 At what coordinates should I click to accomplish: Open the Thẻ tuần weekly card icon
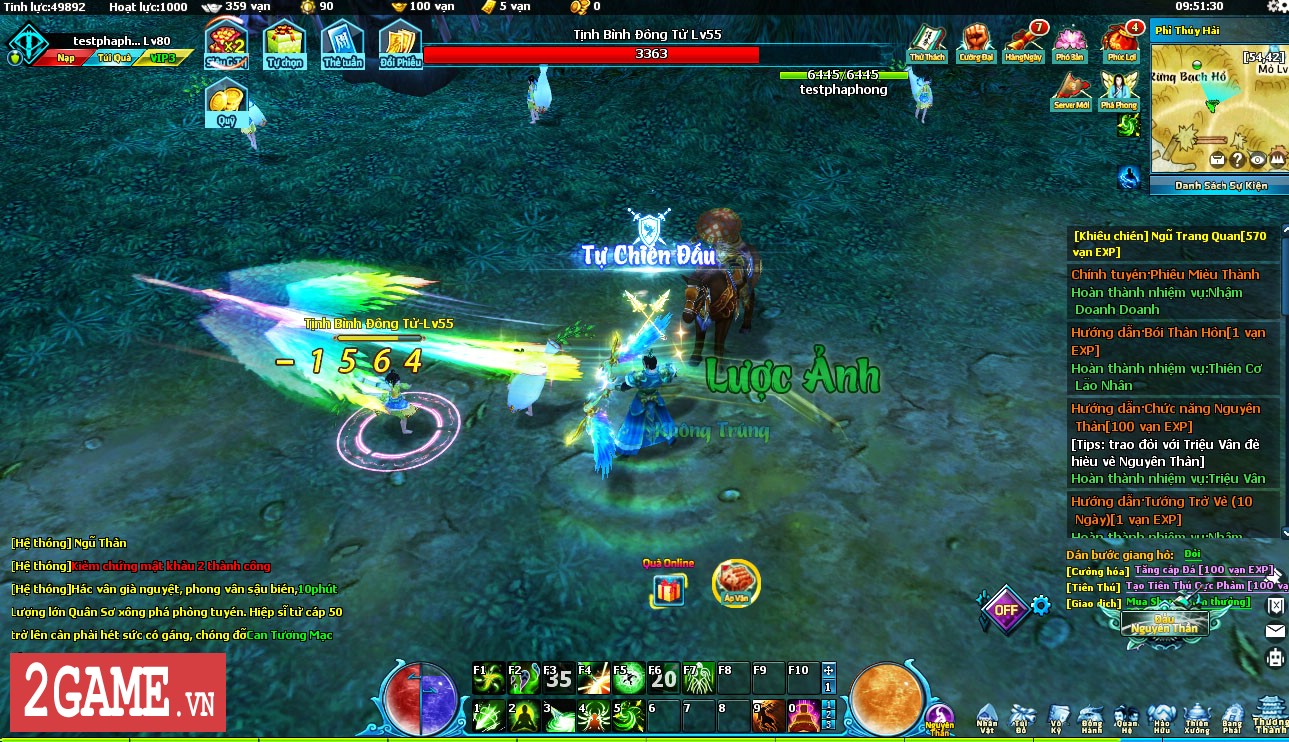[x=342, y=45]
